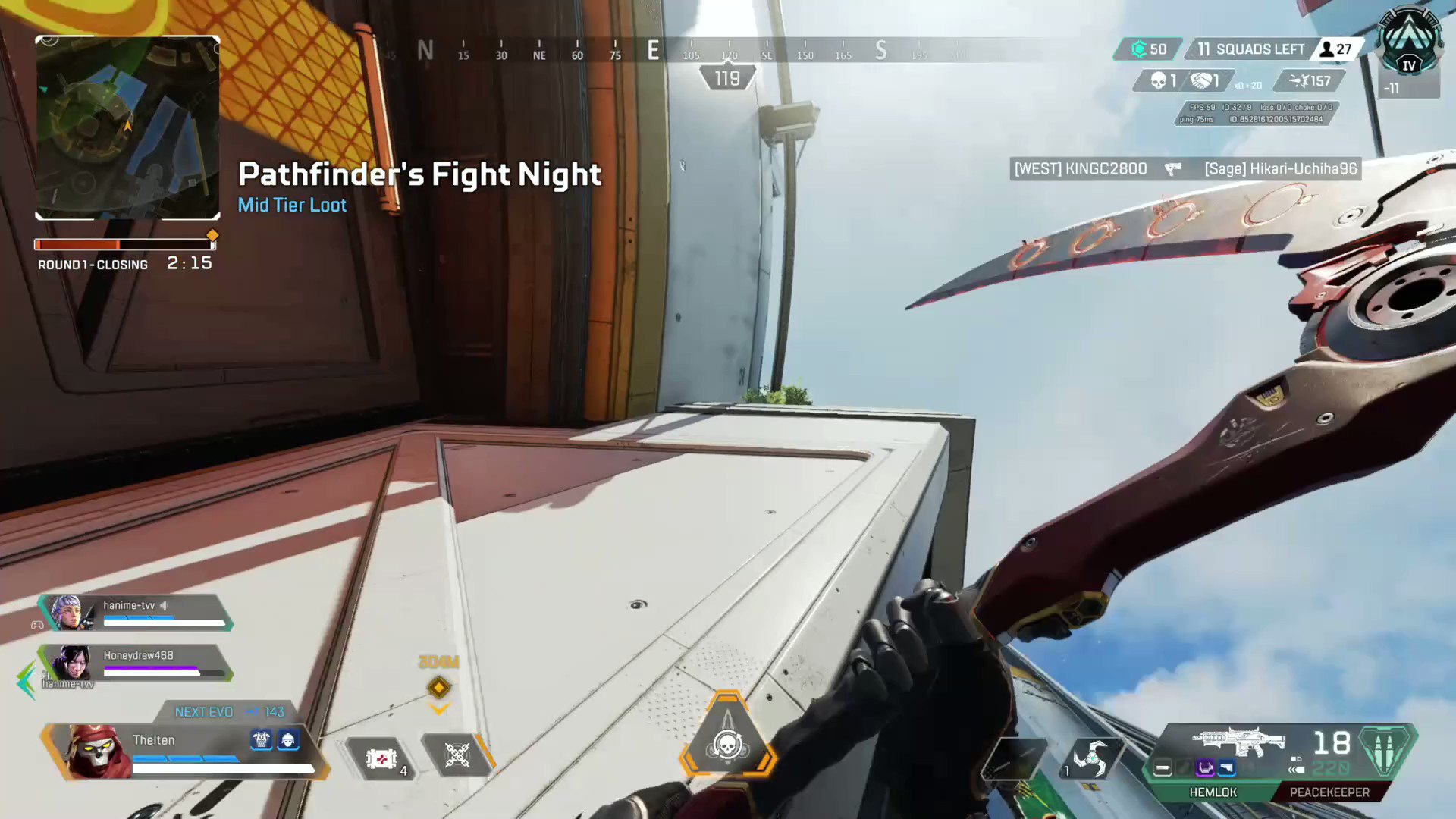Switch to the Peacekeeper weapon tab
This screenshot has height=819, width=1456.
tap(1329, 792)
